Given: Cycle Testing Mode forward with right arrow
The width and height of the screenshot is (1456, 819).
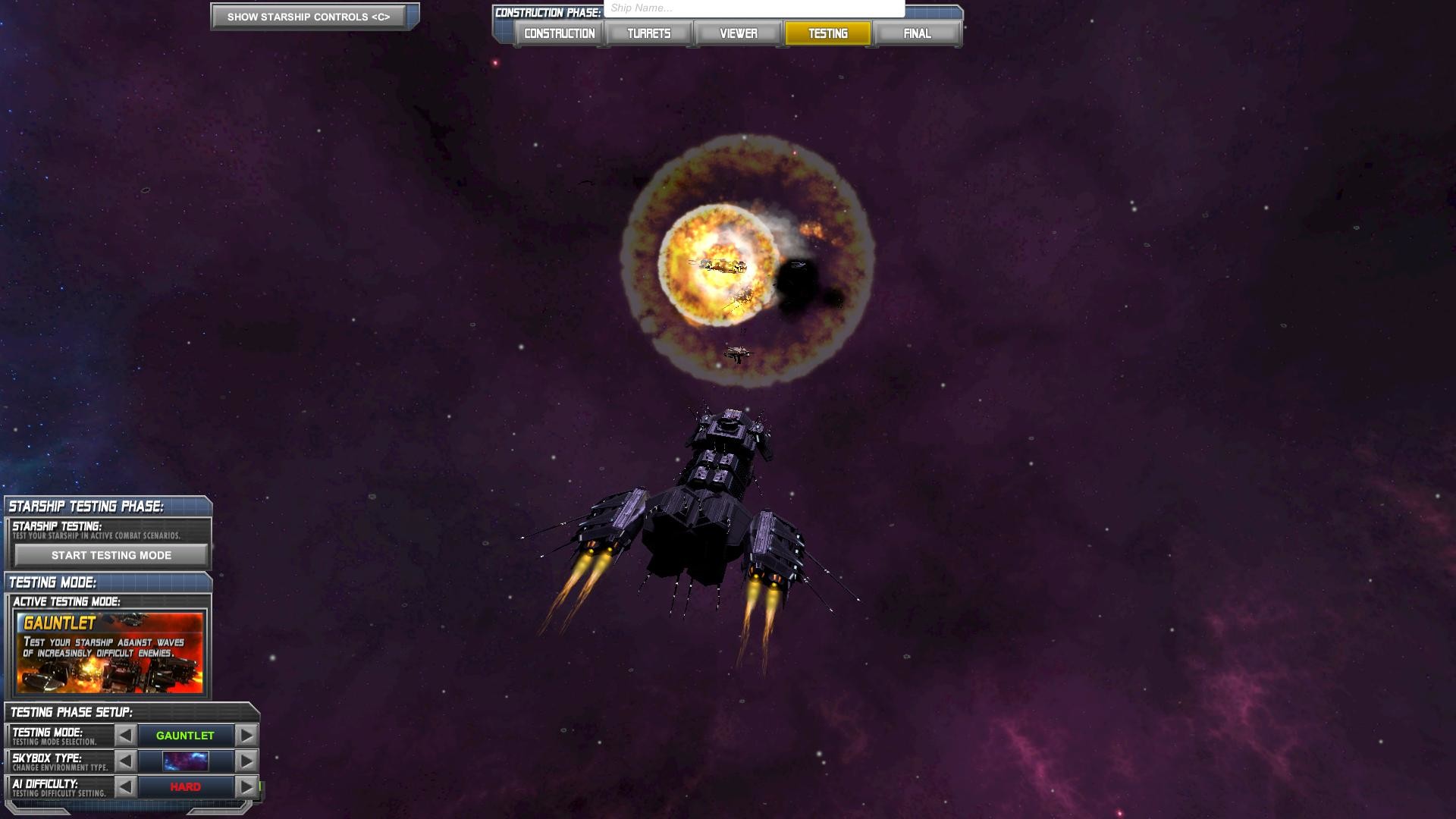Looking at the screenshot, I should point(246,735).
